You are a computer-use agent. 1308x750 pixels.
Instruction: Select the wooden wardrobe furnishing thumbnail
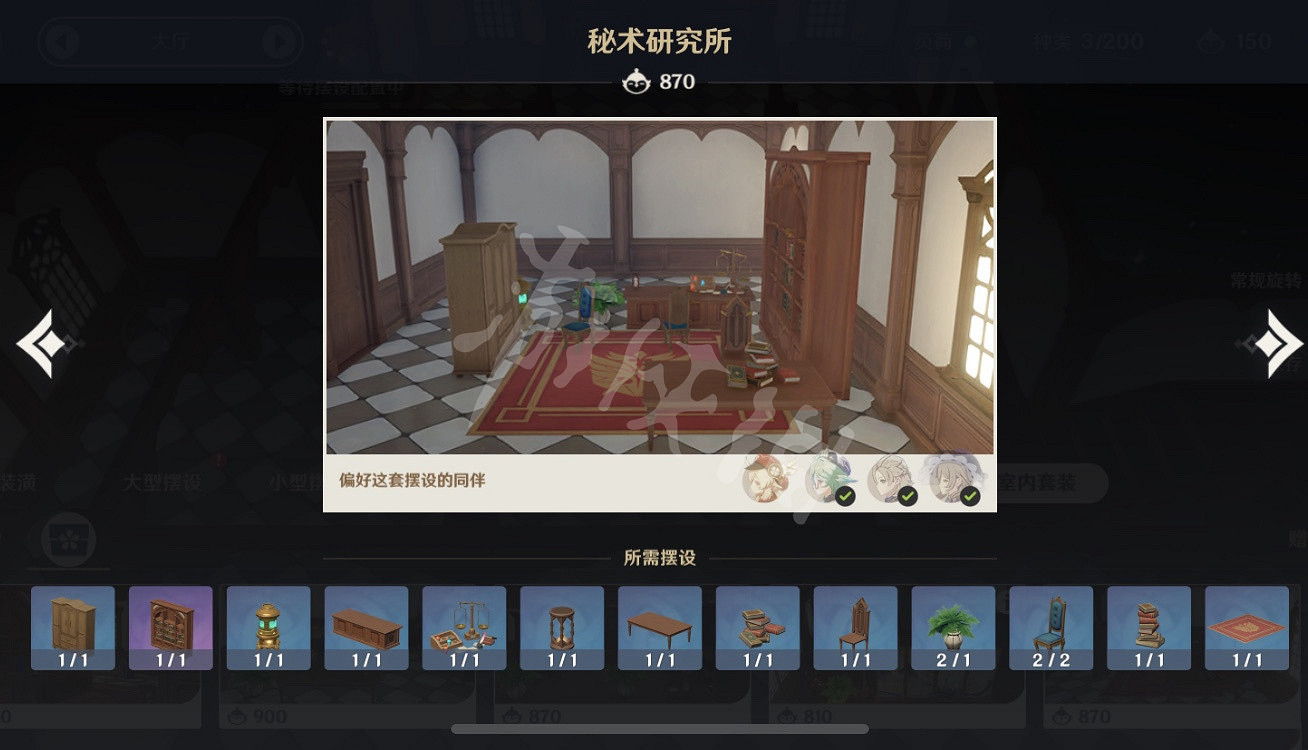71,628
